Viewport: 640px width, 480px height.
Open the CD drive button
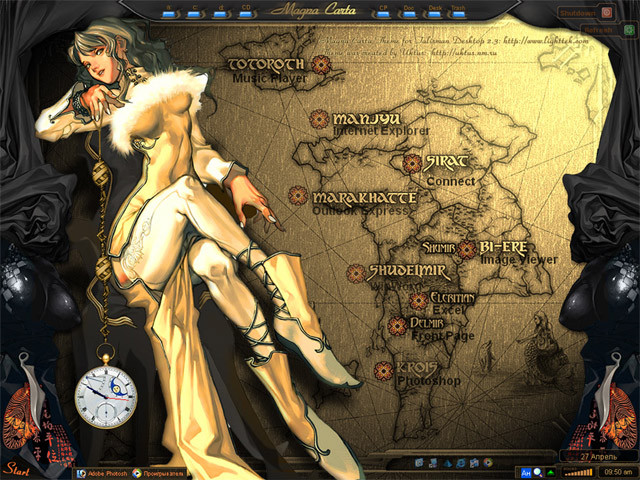[246, 12]
